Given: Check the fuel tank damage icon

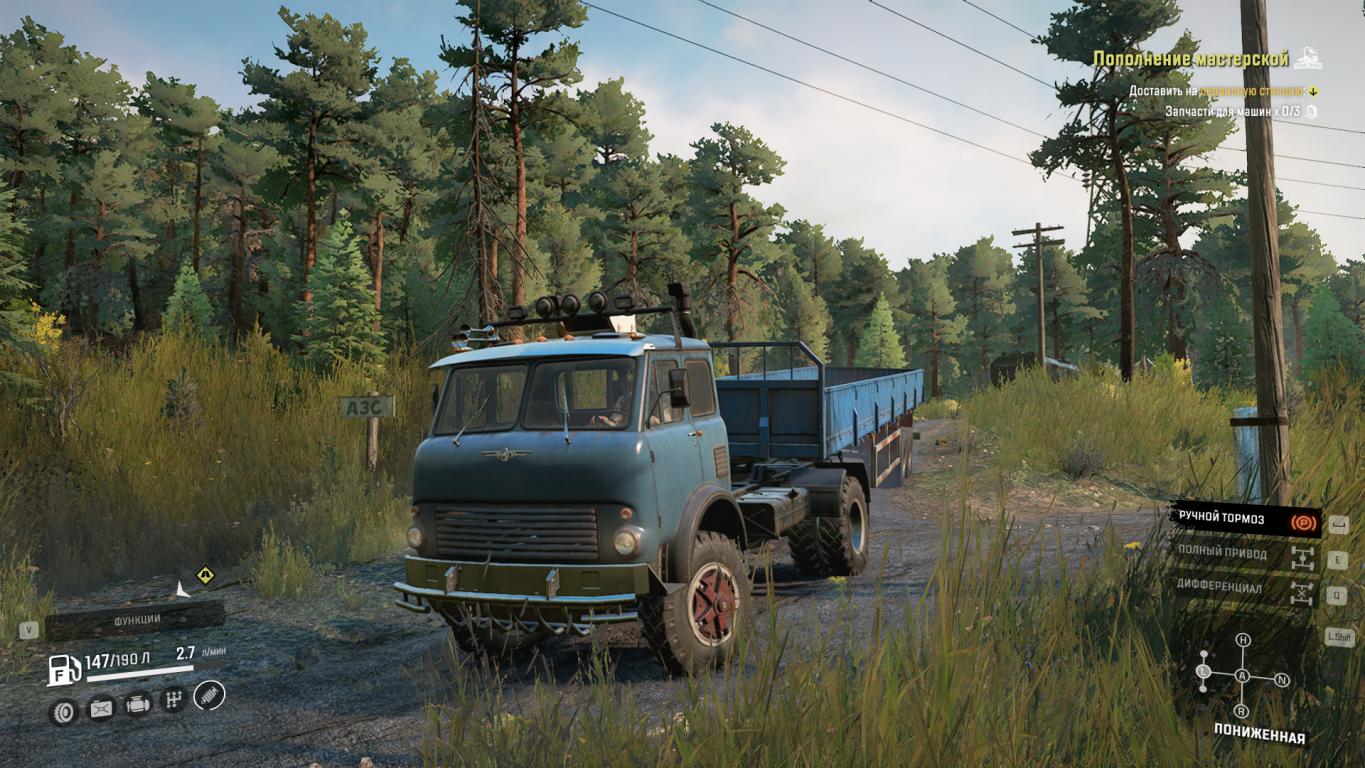Looking at the screenshot, I should pyautogui.click(x=101, y=709).
